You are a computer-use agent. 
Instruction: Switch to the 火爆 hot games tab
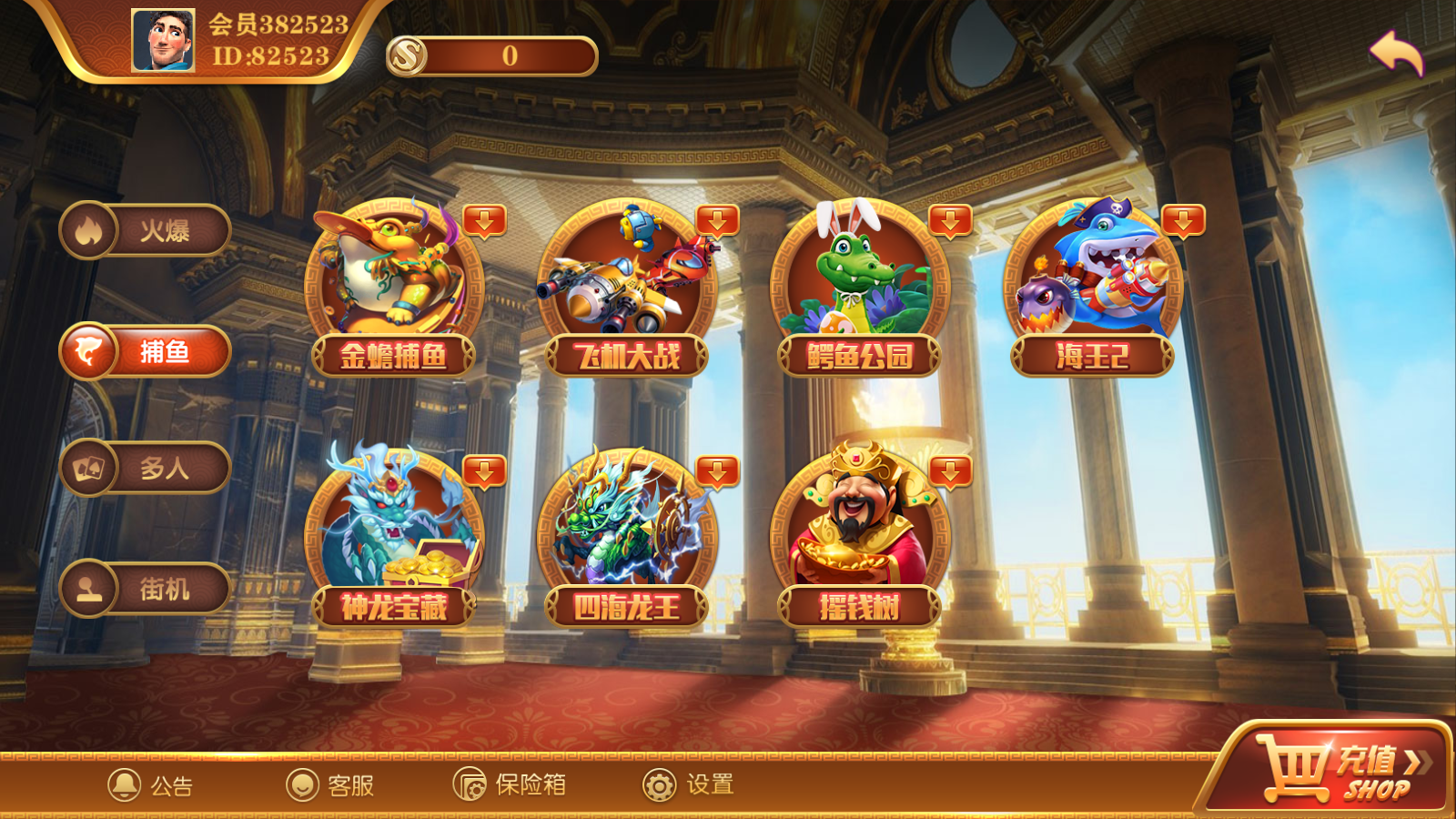click(146, 230)
